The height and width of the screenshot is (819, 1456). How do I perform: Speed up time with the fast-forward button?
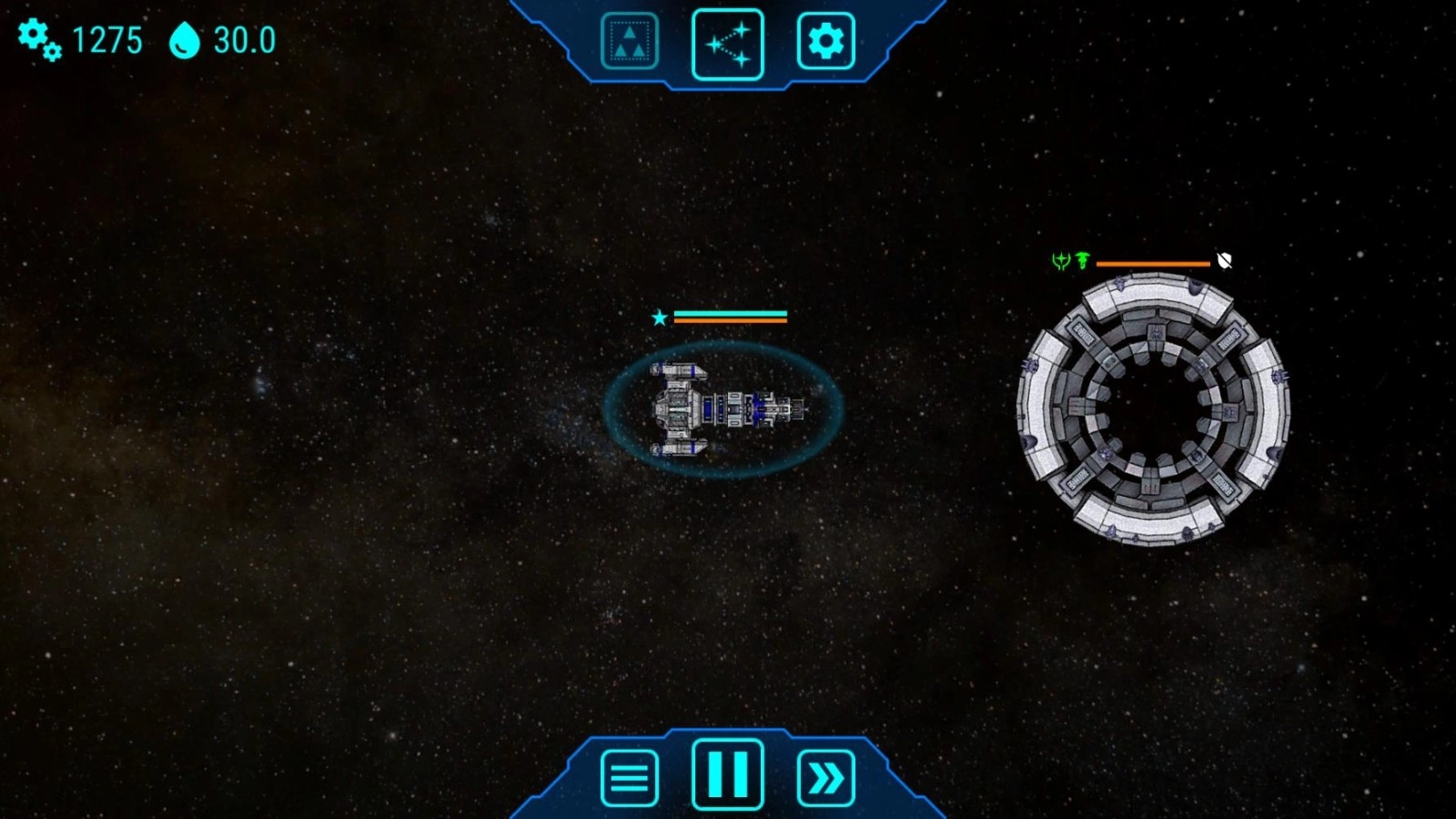point(825,778)
